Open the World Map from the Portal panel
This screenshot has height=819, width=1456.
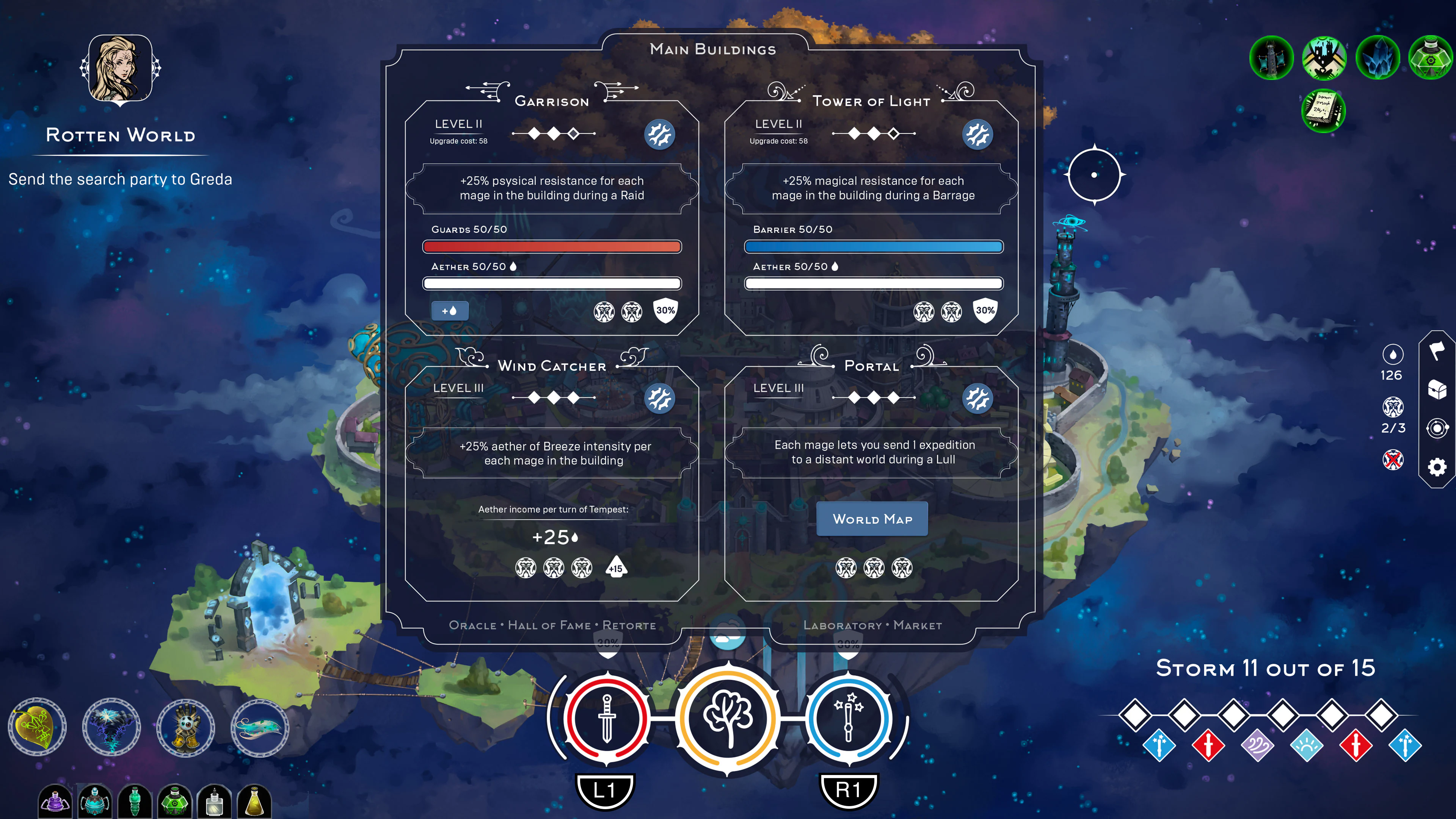point(872,518)
